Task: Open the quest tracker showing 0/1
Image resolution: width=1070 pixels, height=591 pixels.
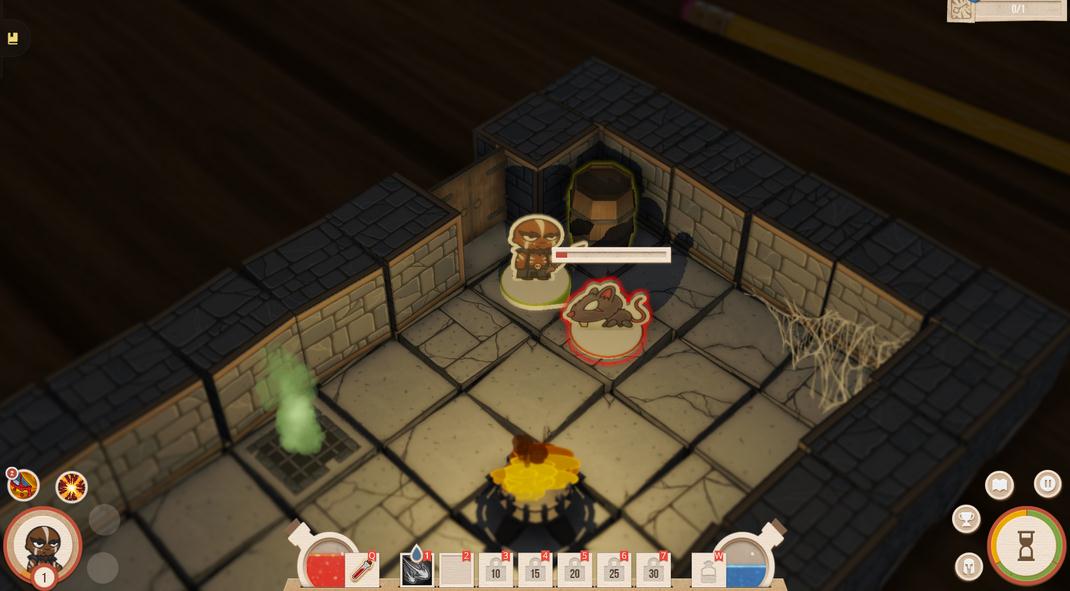Action: point(1008,9)
